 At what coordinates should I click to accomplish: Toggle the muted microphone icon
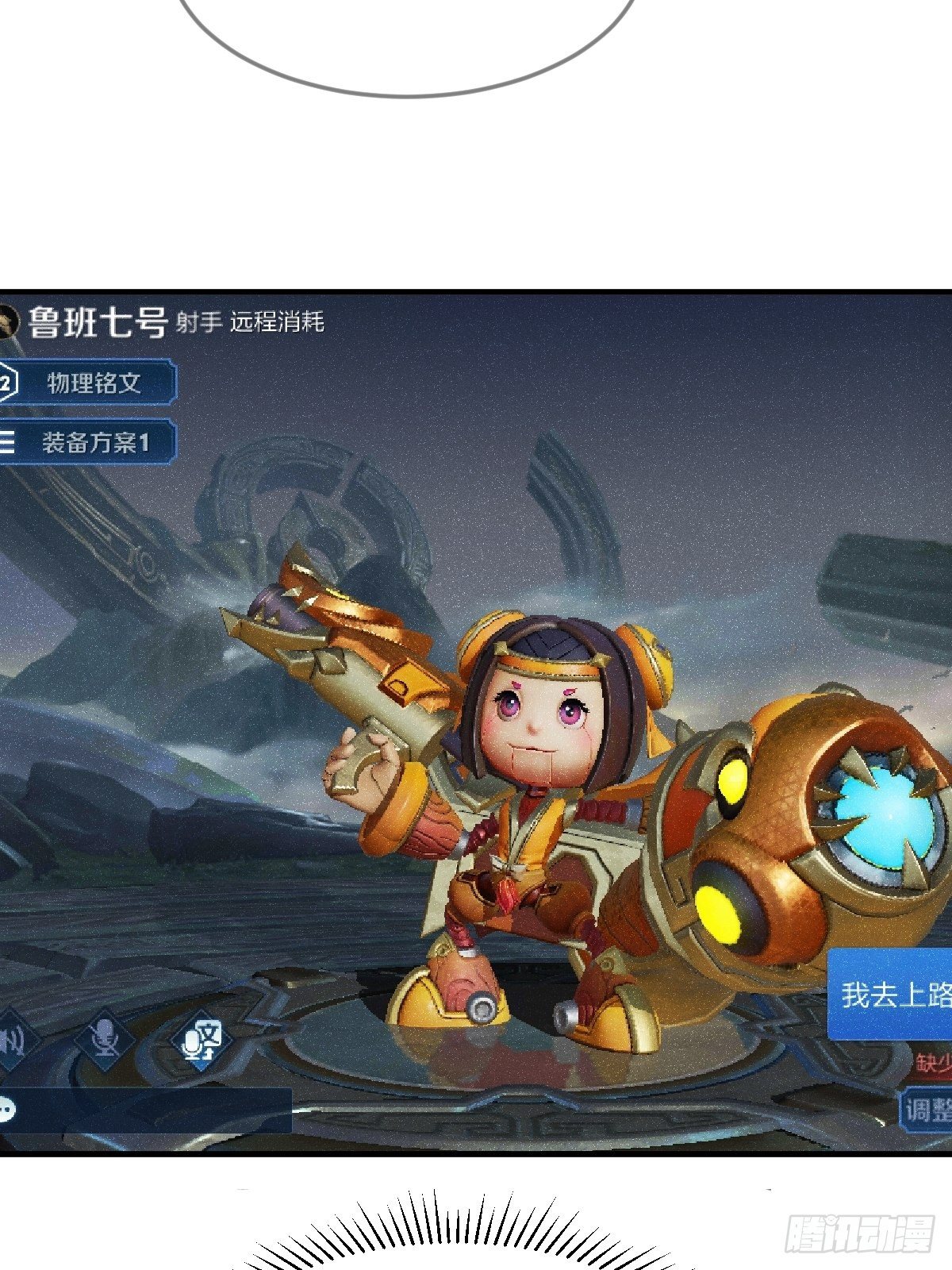click(104, 1037)
